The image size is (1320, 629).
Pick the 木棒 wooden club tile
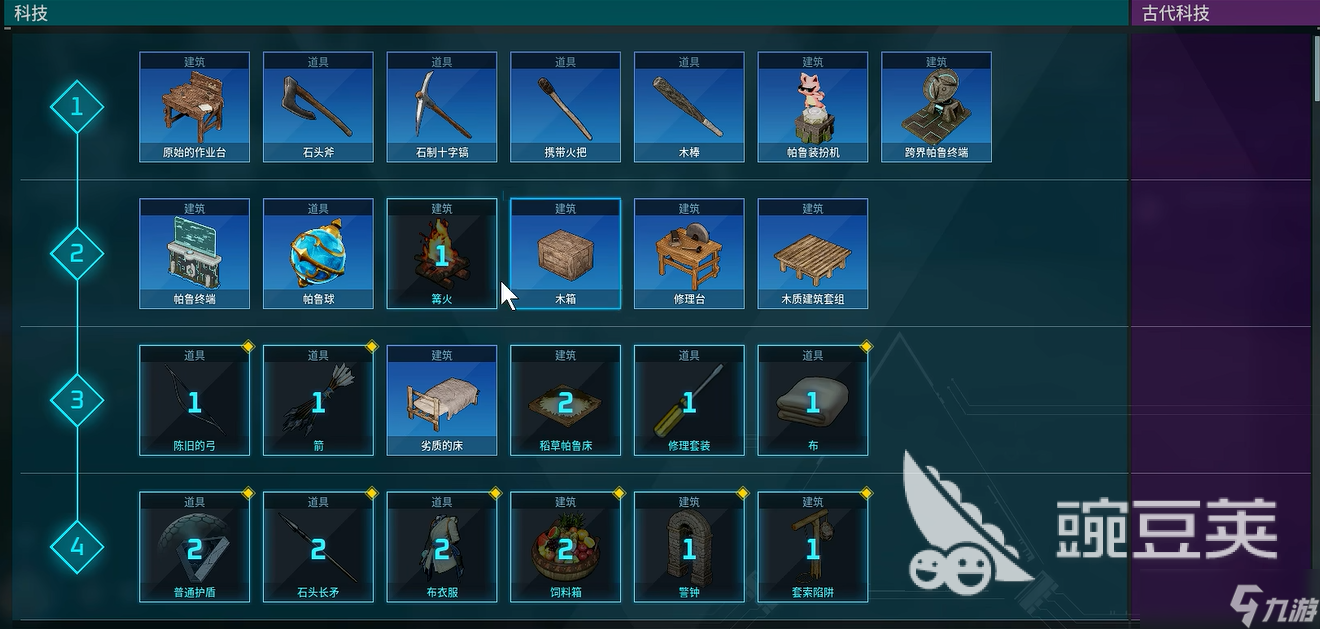pyautogui.click(x=689, y=107)
